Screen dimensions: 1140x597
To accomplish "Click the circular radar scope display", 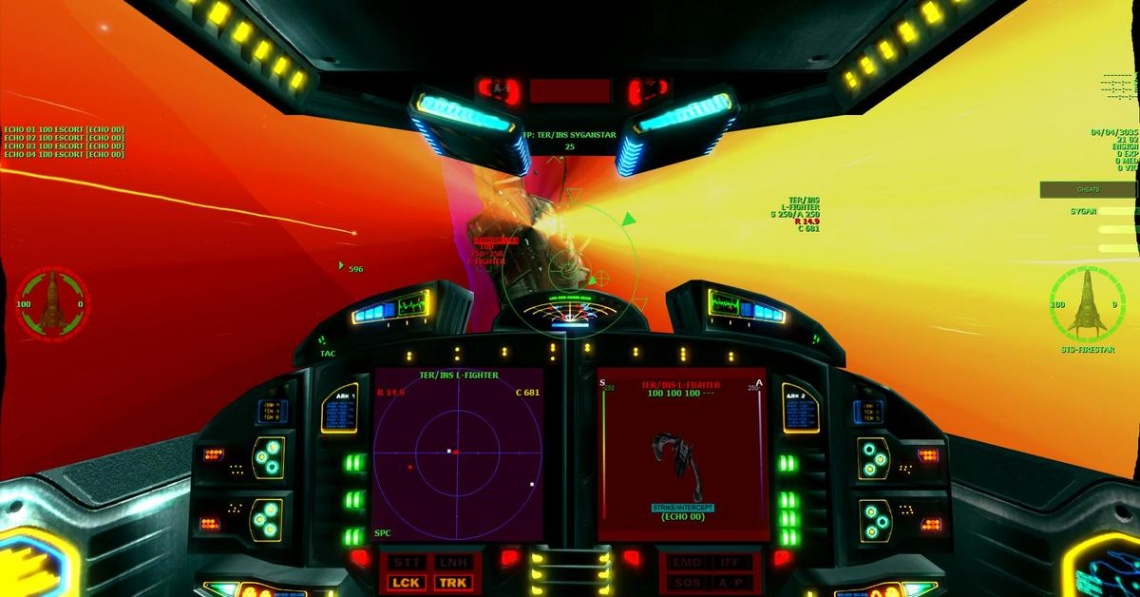I will (458, 453).
